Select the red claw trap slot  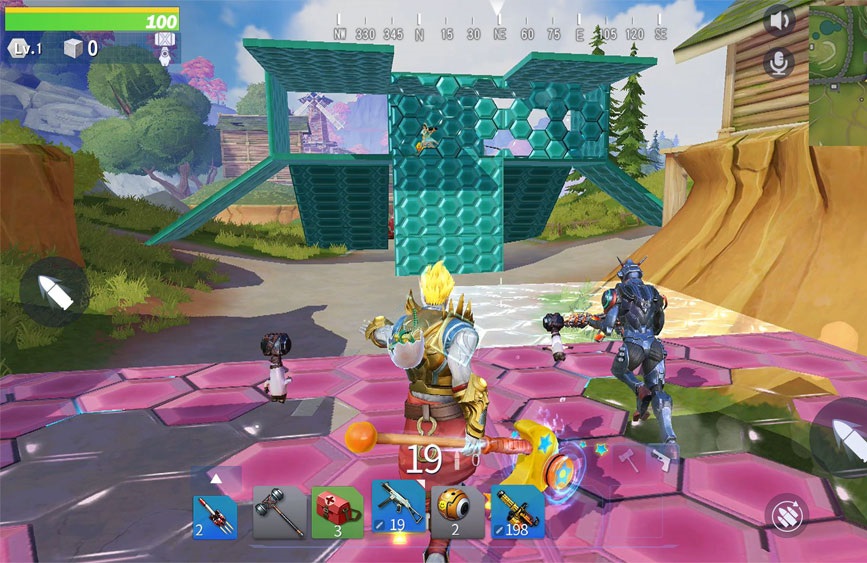click(x=215, y=514)
